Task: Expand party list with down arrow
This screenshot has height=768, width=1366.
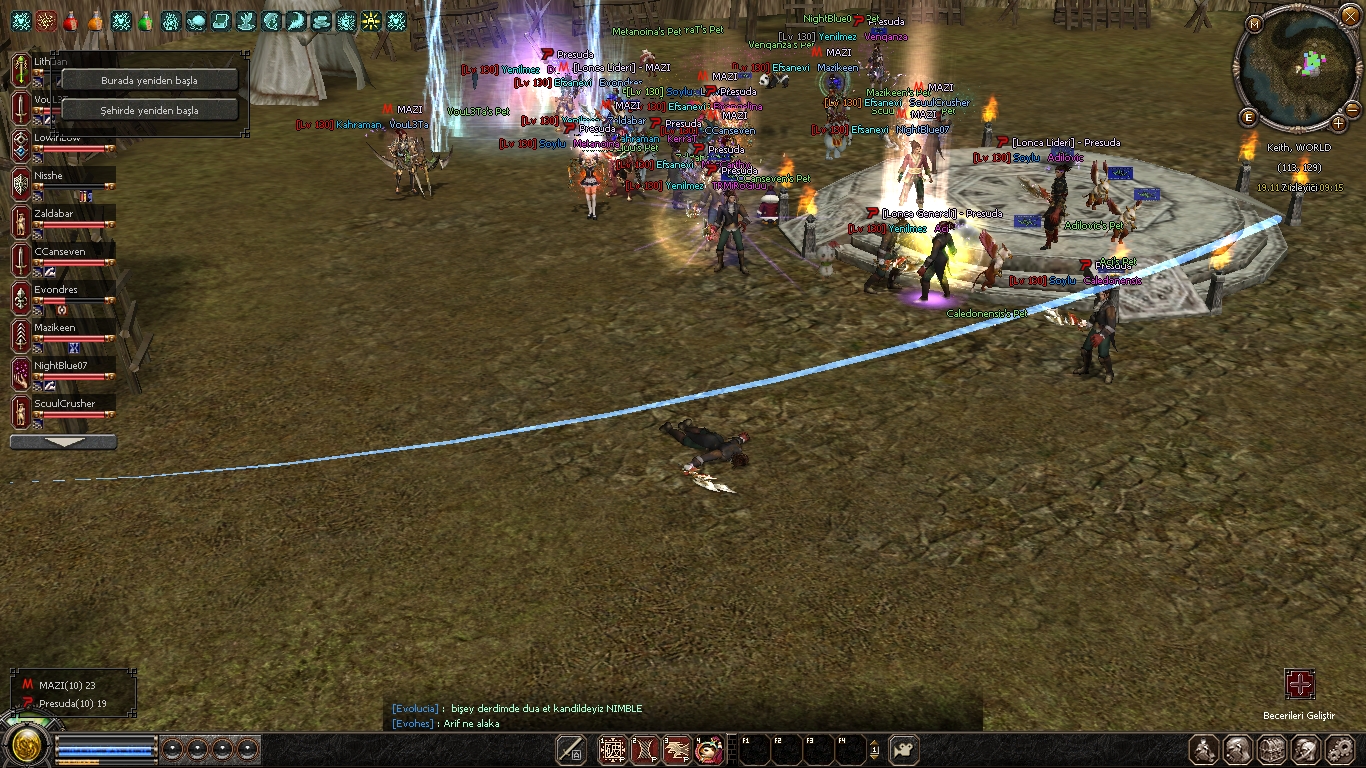Action: click(63, 442)
